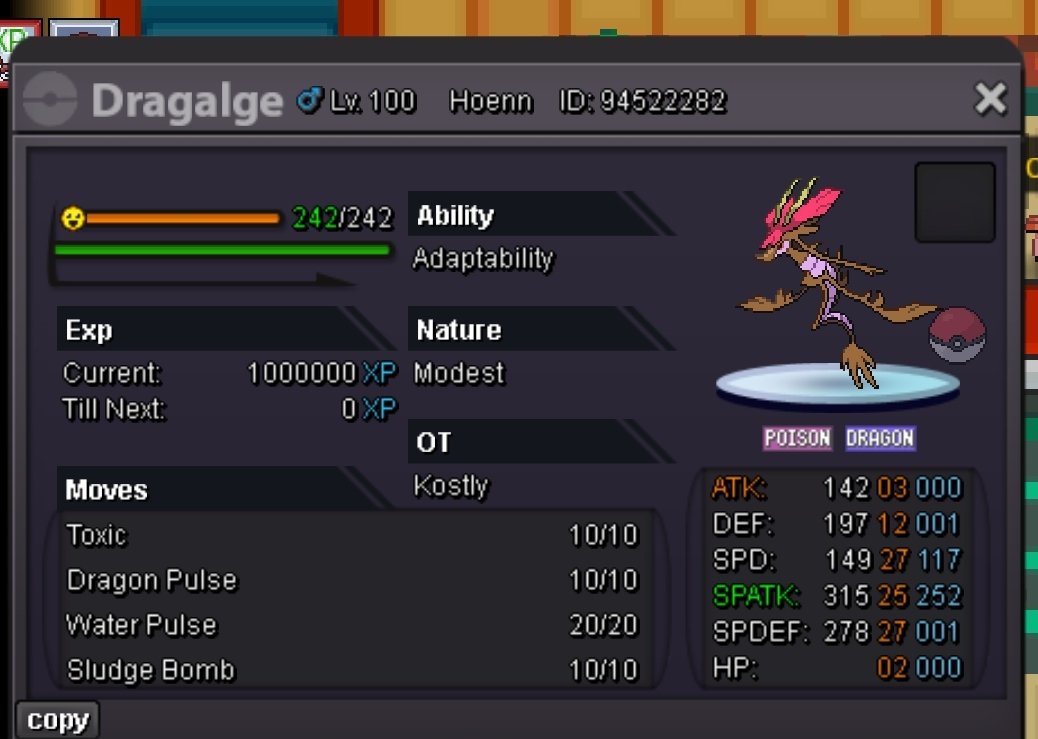
Task: Click the empty held item slot
Action: pos(954,203)
